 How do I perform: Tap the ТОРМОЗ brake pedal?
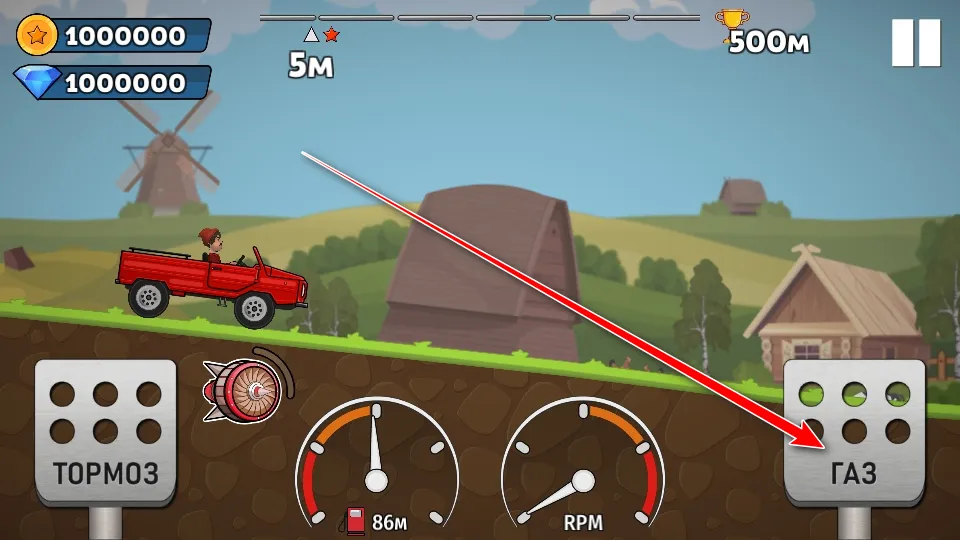[x=105, y=432]
